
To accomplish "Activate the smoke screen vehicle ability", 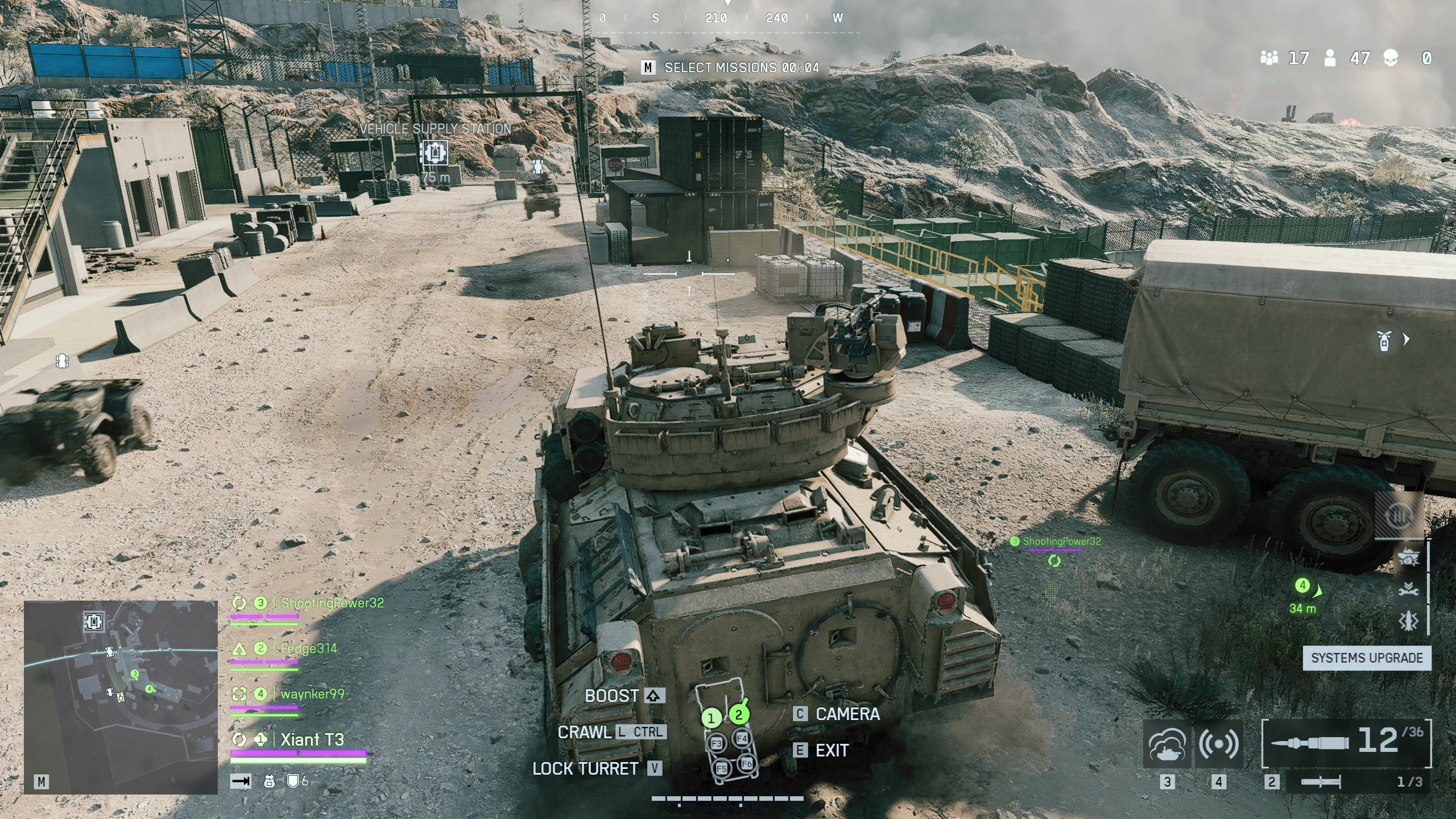I will pos(1167,744).
